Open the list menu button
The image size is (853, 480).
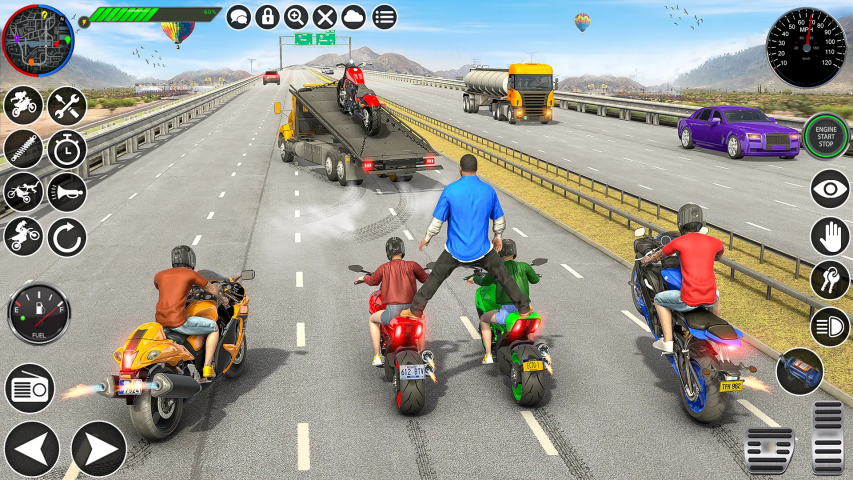click(384, 17)
